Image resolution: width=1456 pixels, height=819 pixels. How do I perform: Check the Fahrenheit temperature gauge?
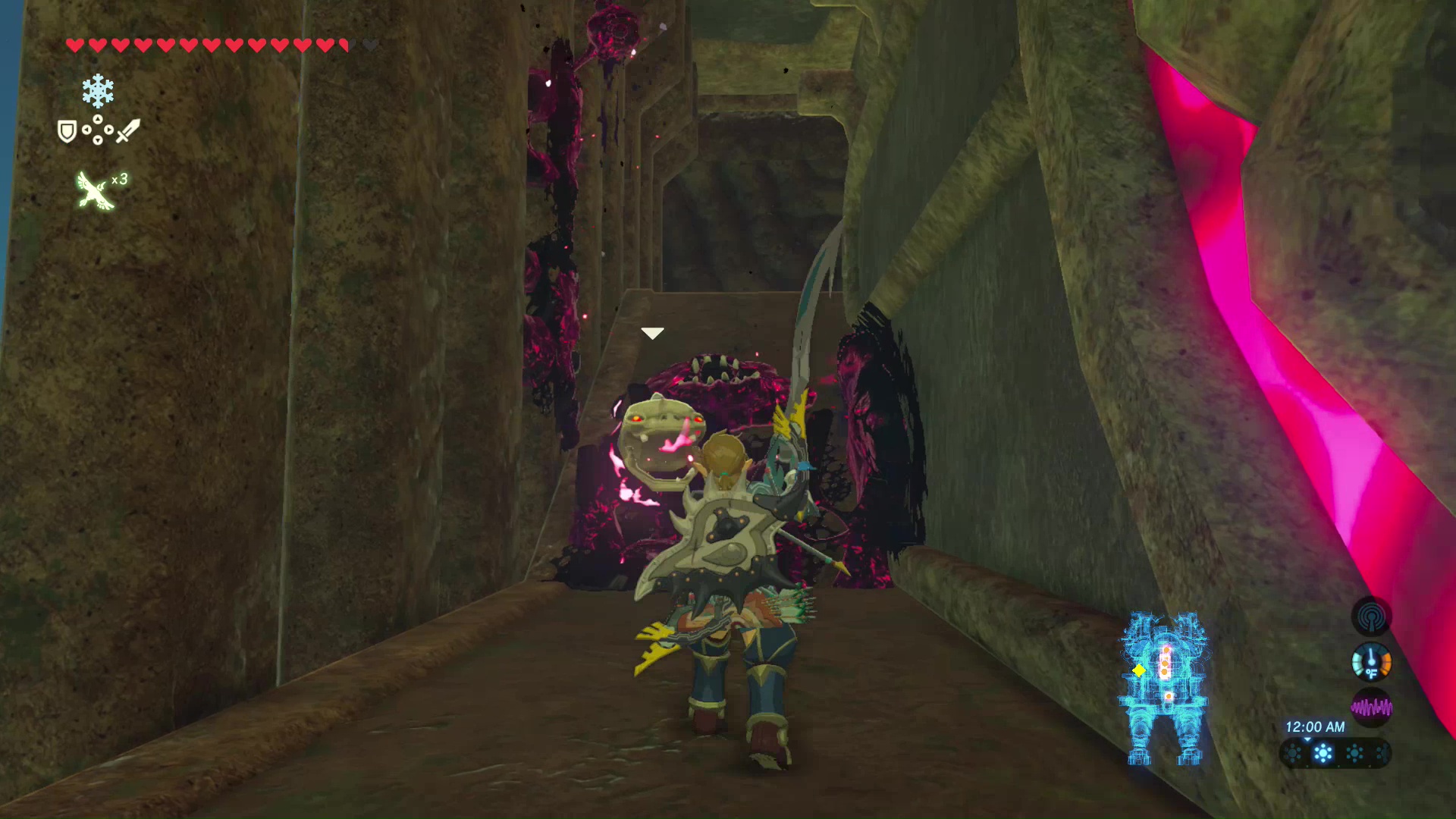[x=1371, y=662]
